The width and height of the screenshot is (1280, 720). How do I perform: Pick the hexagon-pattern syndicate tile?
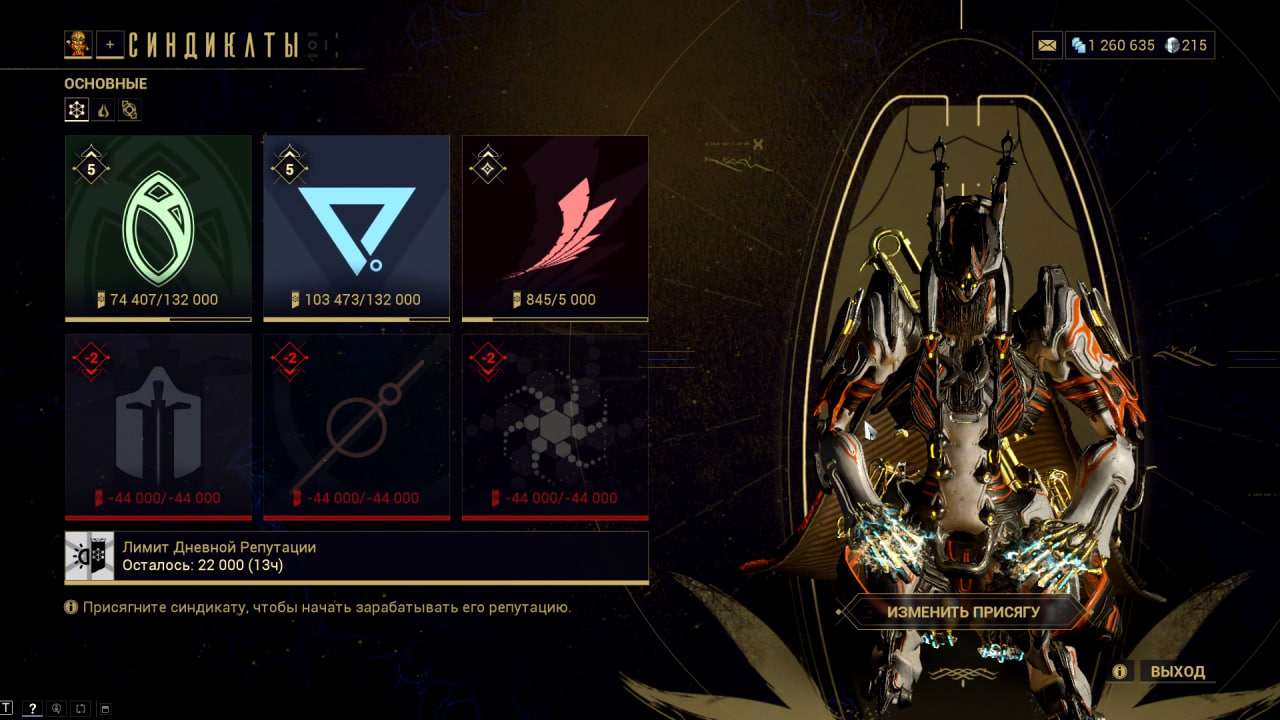[x=555, y=426]
